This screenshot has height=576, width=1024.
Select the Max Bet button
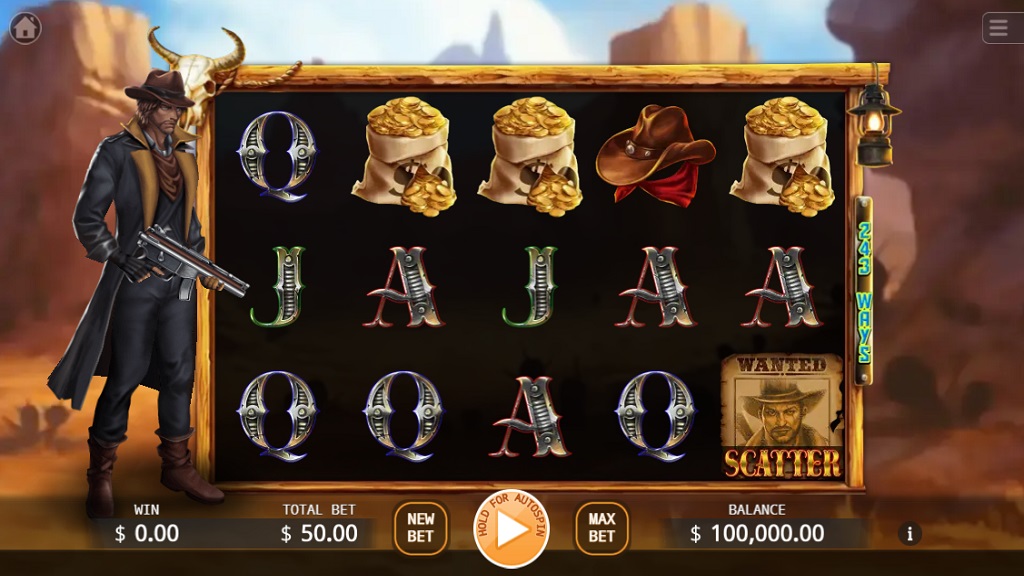pos(601,528)
